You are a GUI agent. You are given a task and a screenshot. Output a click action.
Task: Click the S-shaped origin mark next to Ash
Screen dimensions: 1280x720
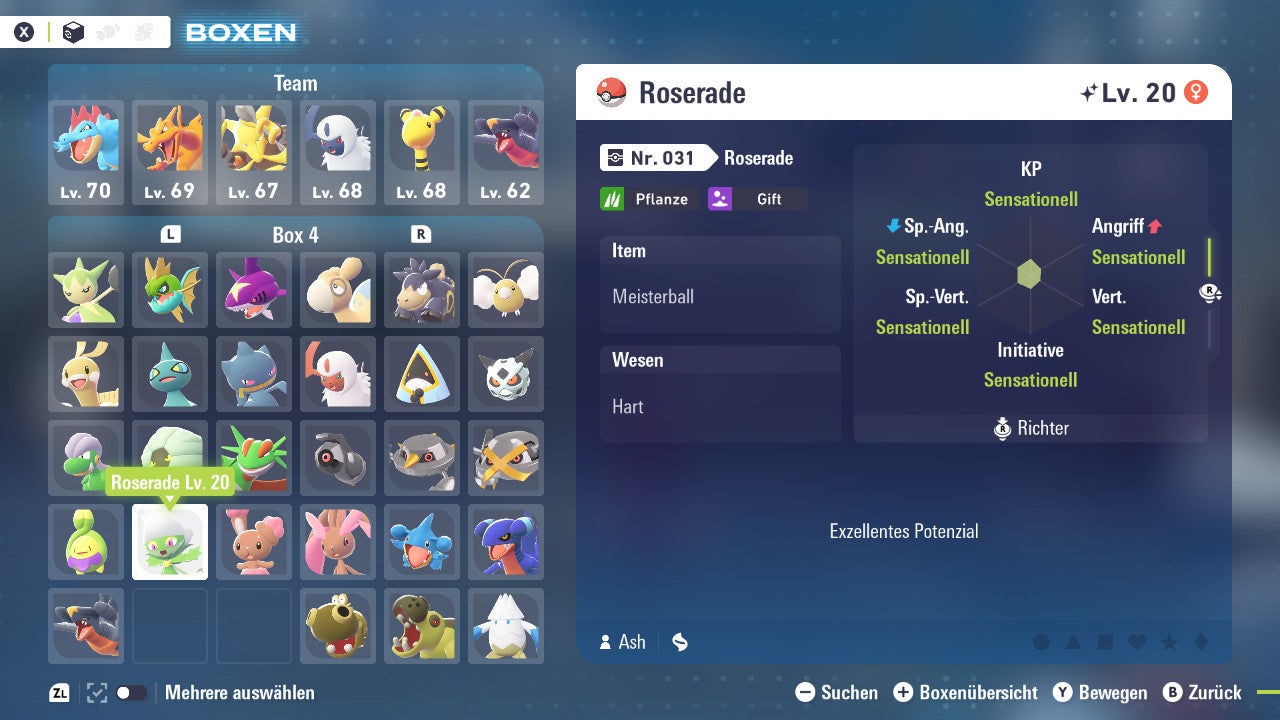coord(679,642)
